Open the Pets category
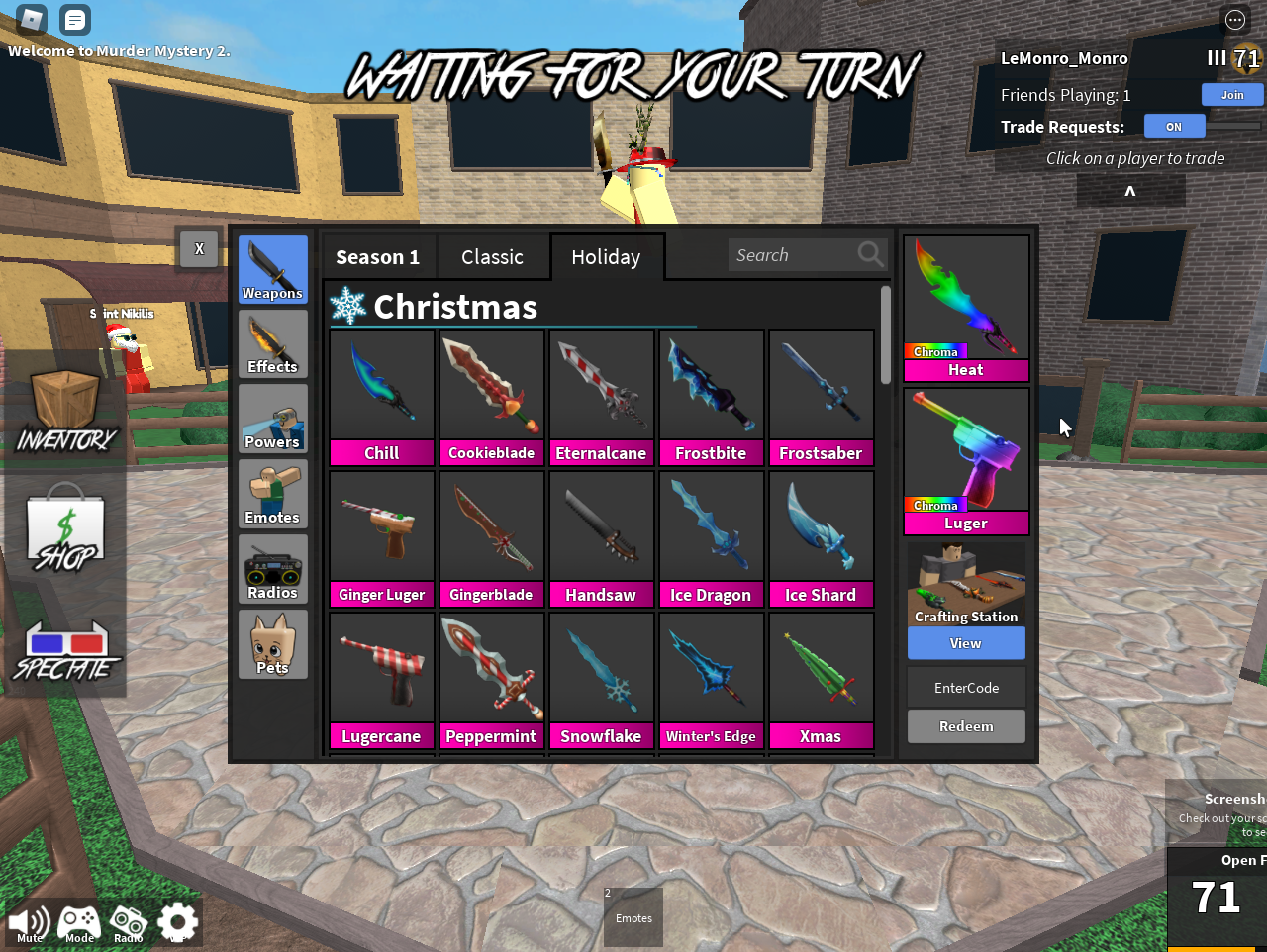 tap(272, 643)
